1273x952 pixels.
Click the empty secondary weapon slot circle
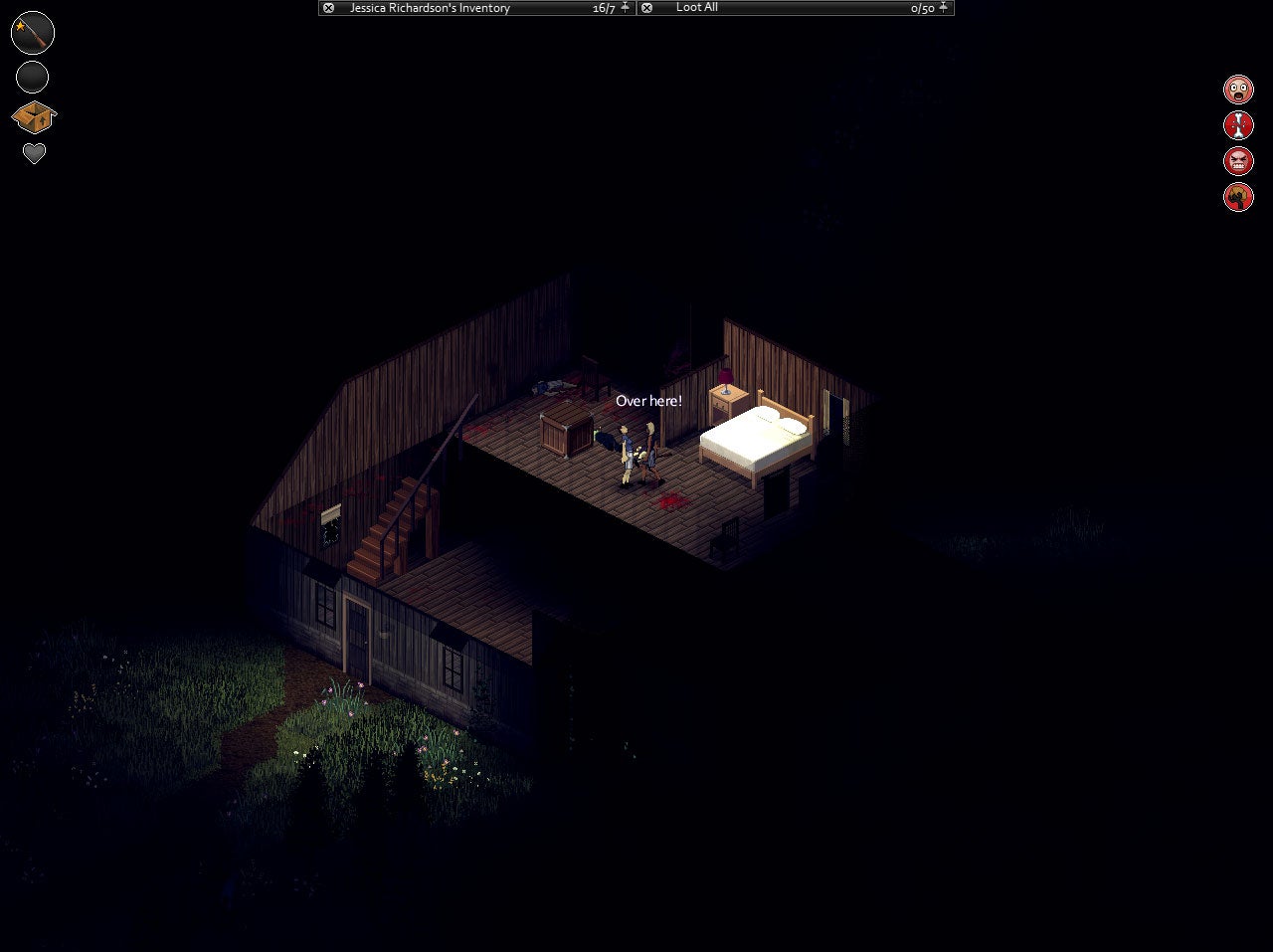coord(32,77)
